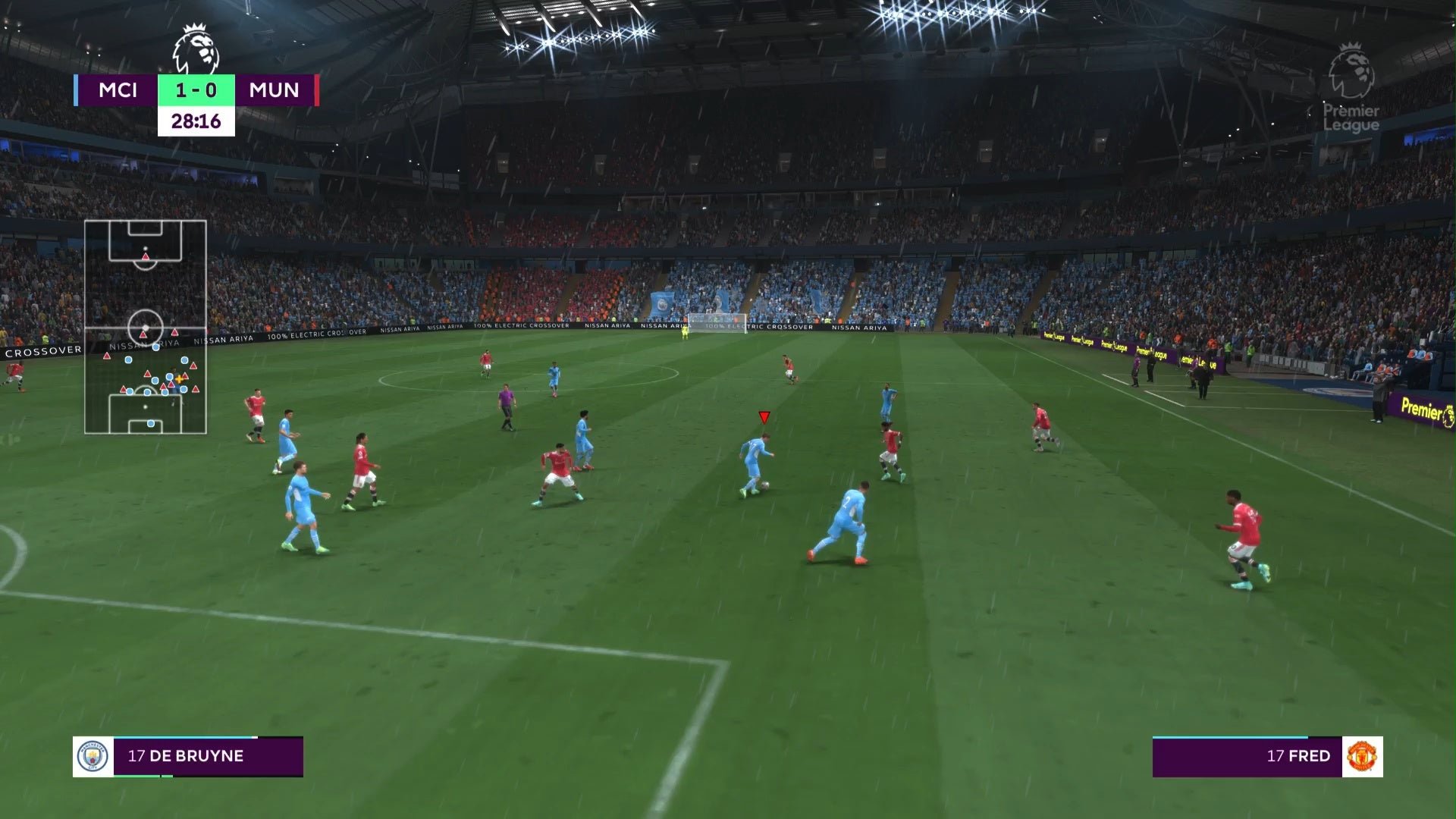Click the Manchester United crest icon
This screenshot has height=819, width=1456.
(1362, 756)
